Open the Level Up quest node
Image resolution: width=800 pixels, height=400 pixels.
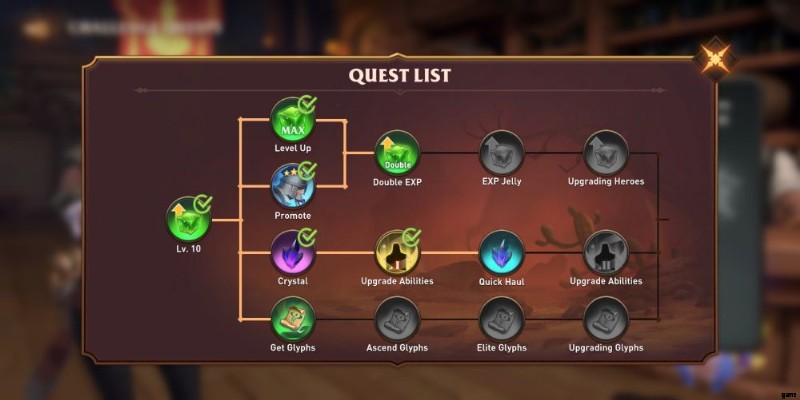point(293,120)
